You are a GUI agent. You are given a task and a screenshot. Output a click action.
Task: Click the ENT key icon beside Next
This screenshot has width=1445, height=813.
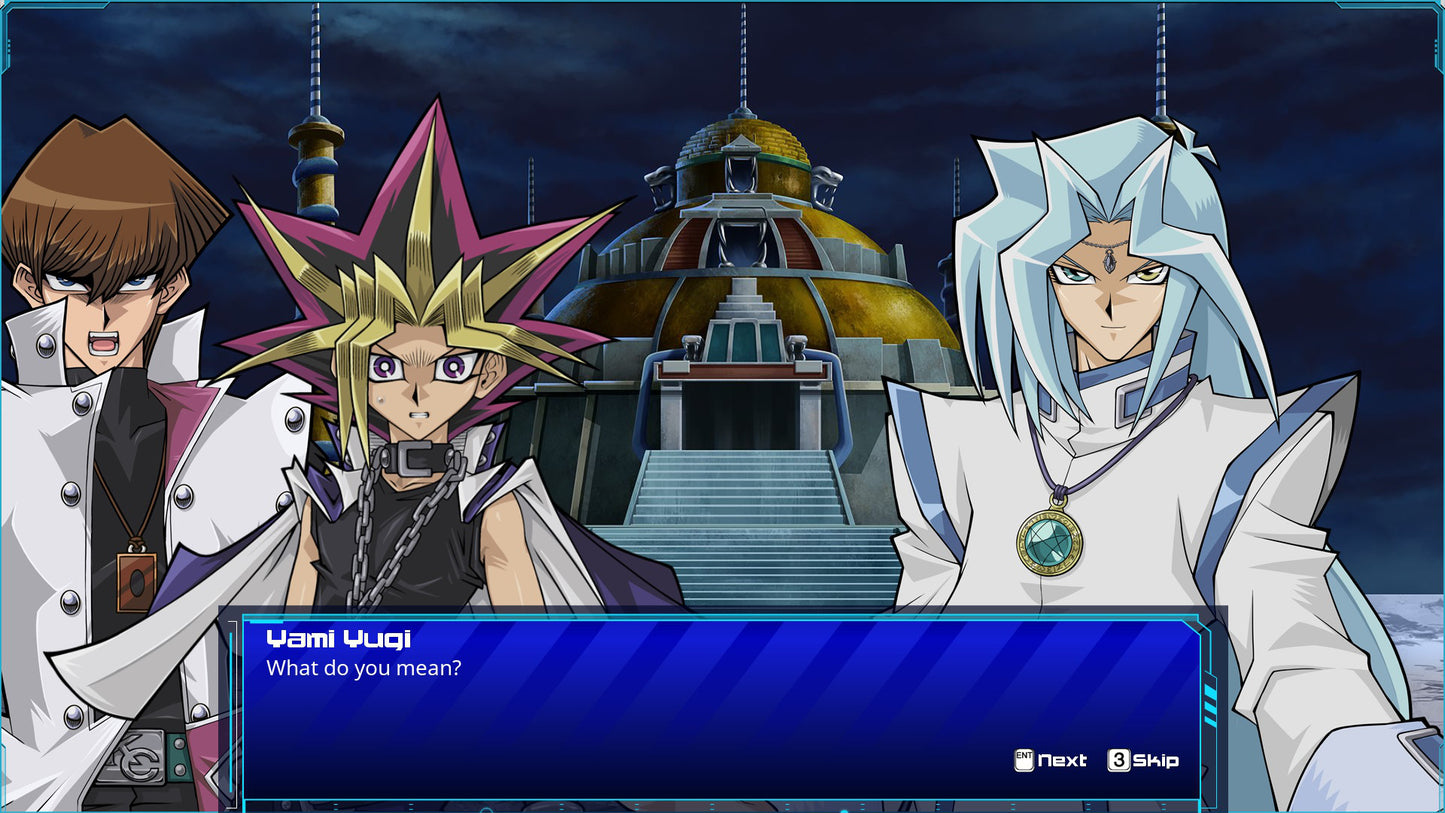(x=1022, y=761)
